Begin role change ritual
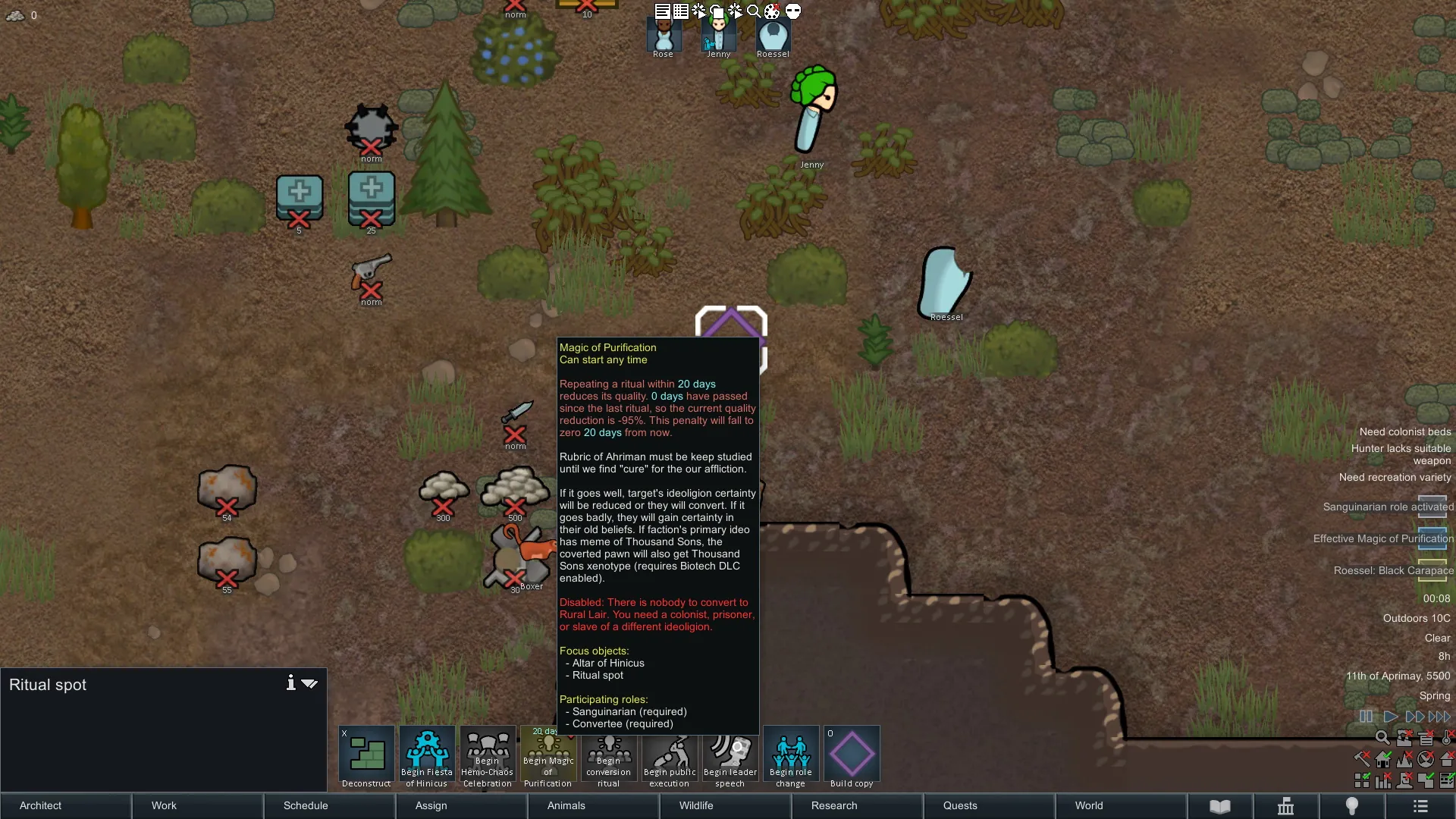The height and width of the screenshot is (819, 1456). (x=790, y=757)
